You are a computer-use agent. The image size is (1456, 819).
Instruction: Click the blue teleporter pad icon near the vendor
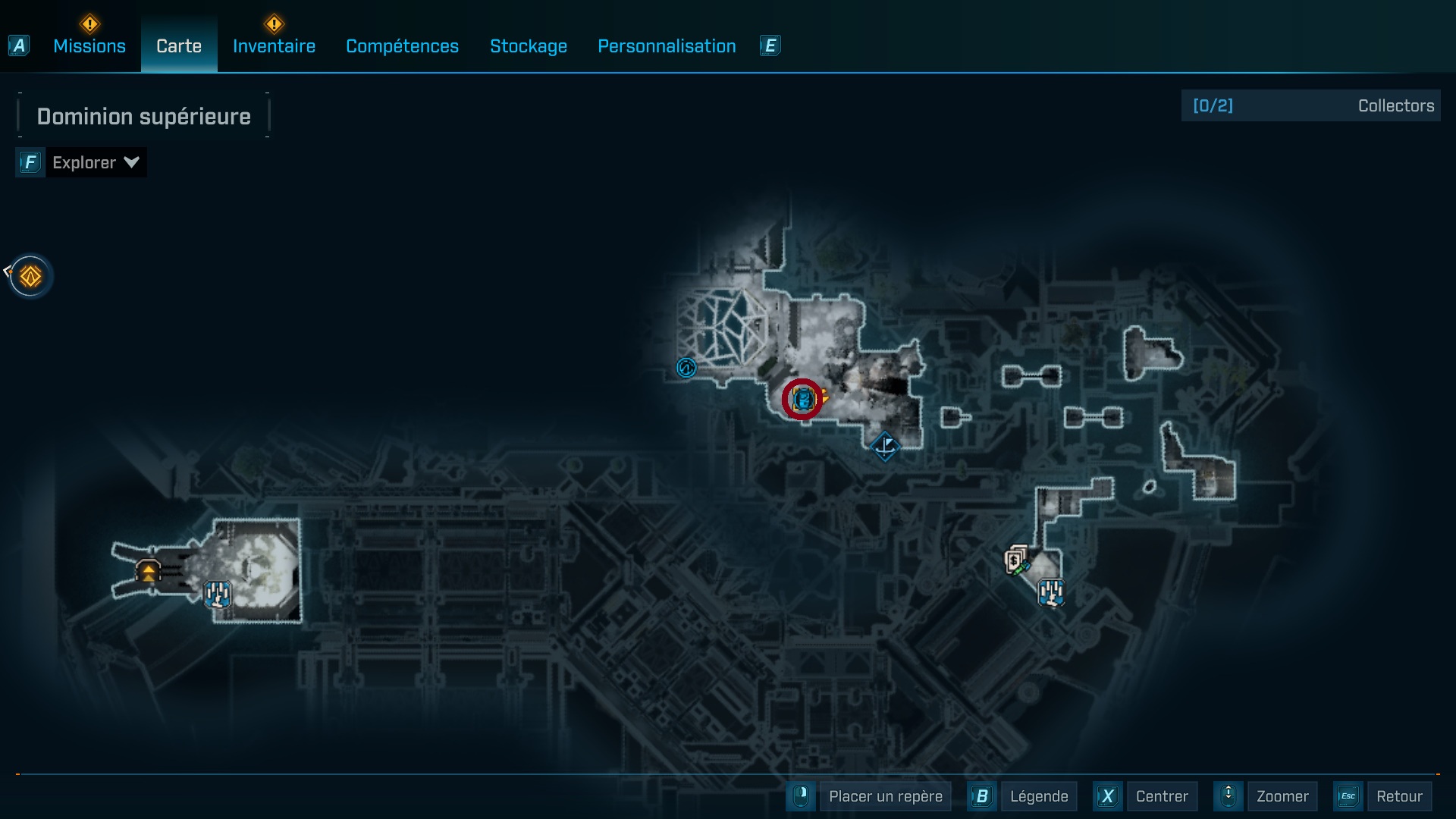tap(1052, 593)
